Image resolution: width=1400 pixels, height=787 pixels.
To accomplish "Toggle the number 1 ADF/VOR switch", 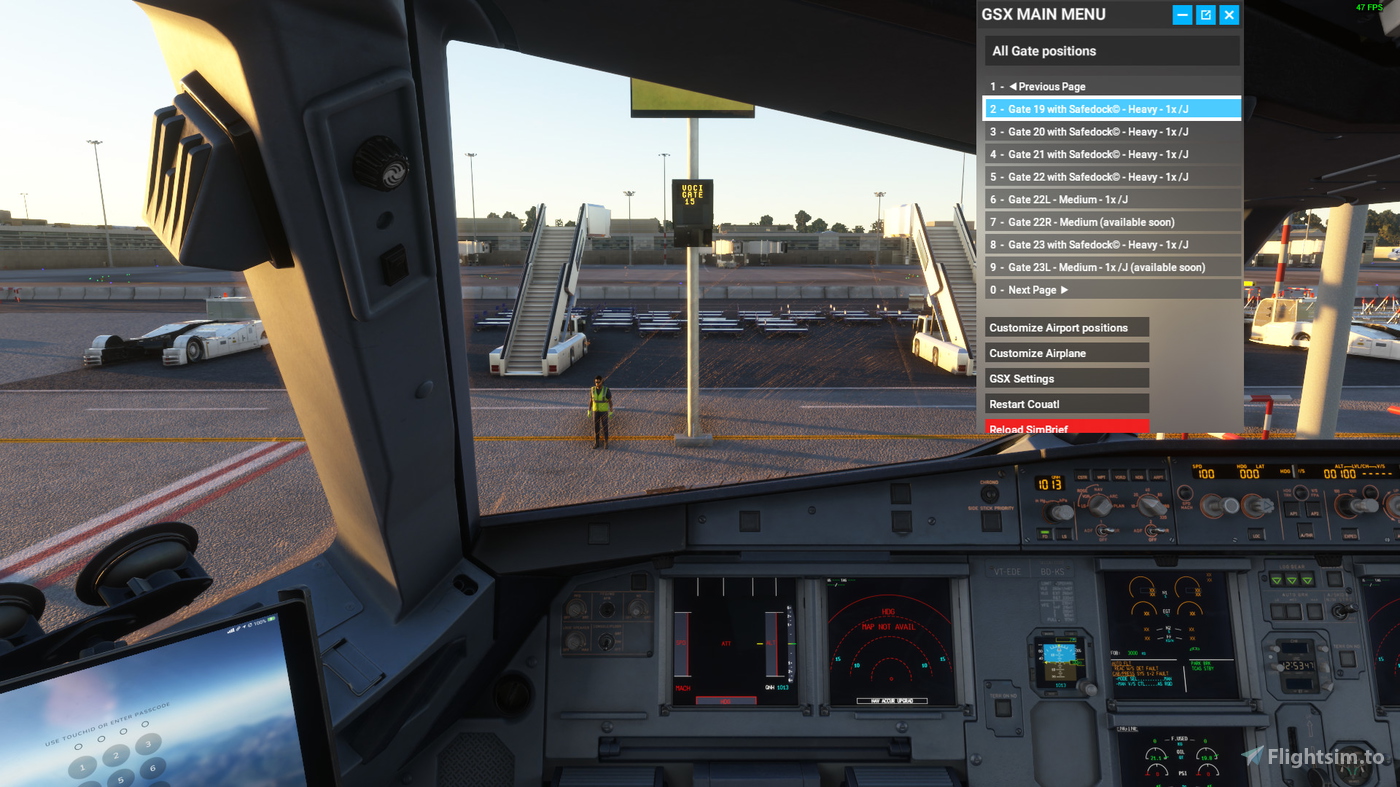I will (x=1104, y=530).
